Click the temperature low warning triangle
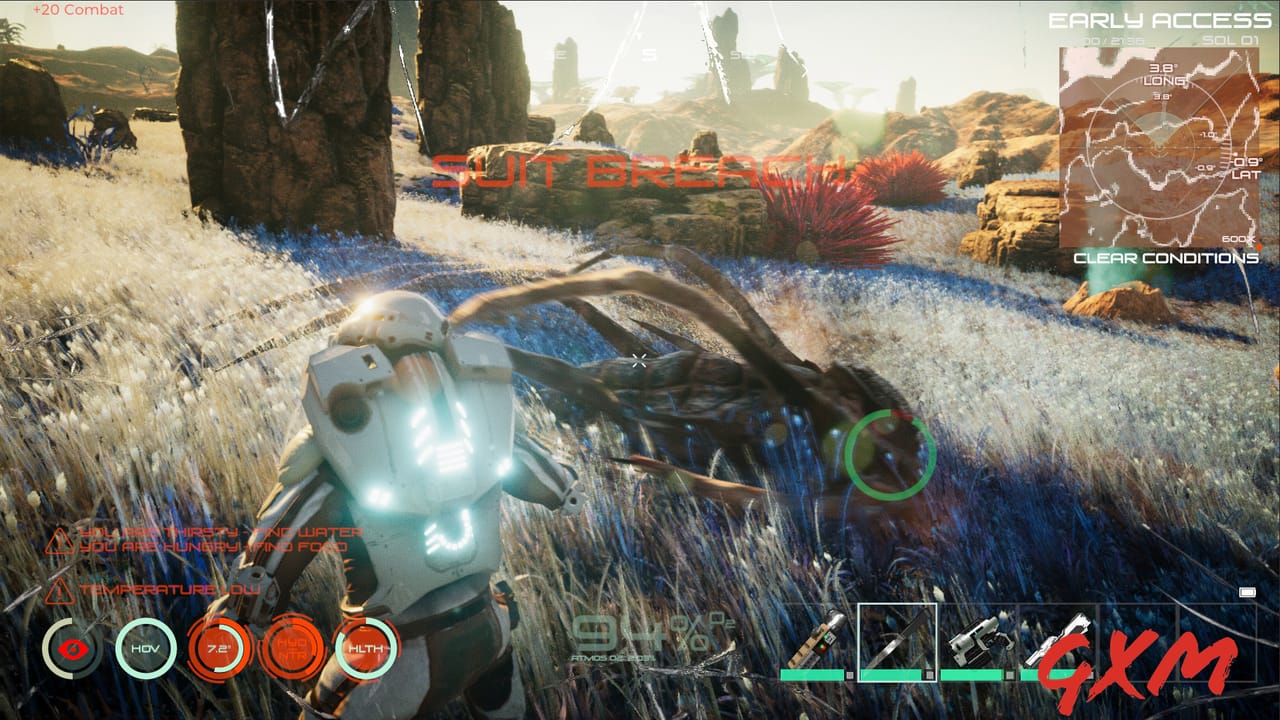The image size is (1280, 720). coord(58,590)
